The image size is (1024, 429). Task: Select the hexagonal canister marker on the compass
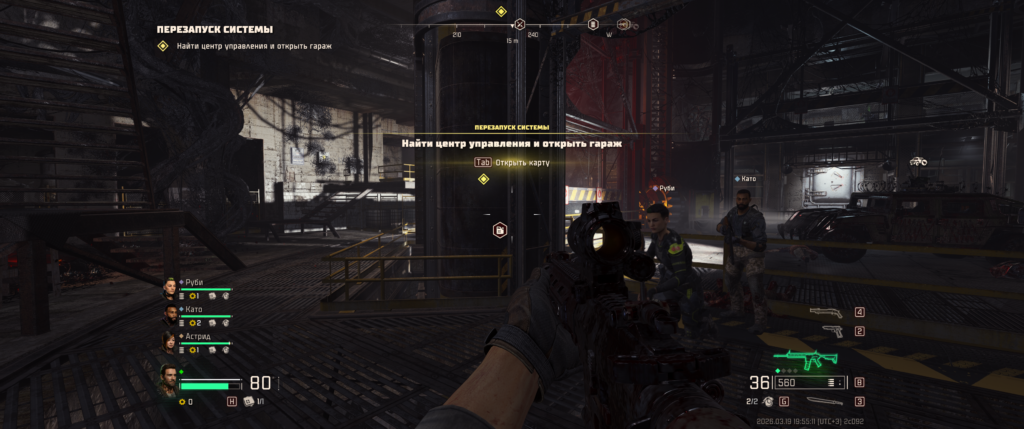[x=592, y=24]
